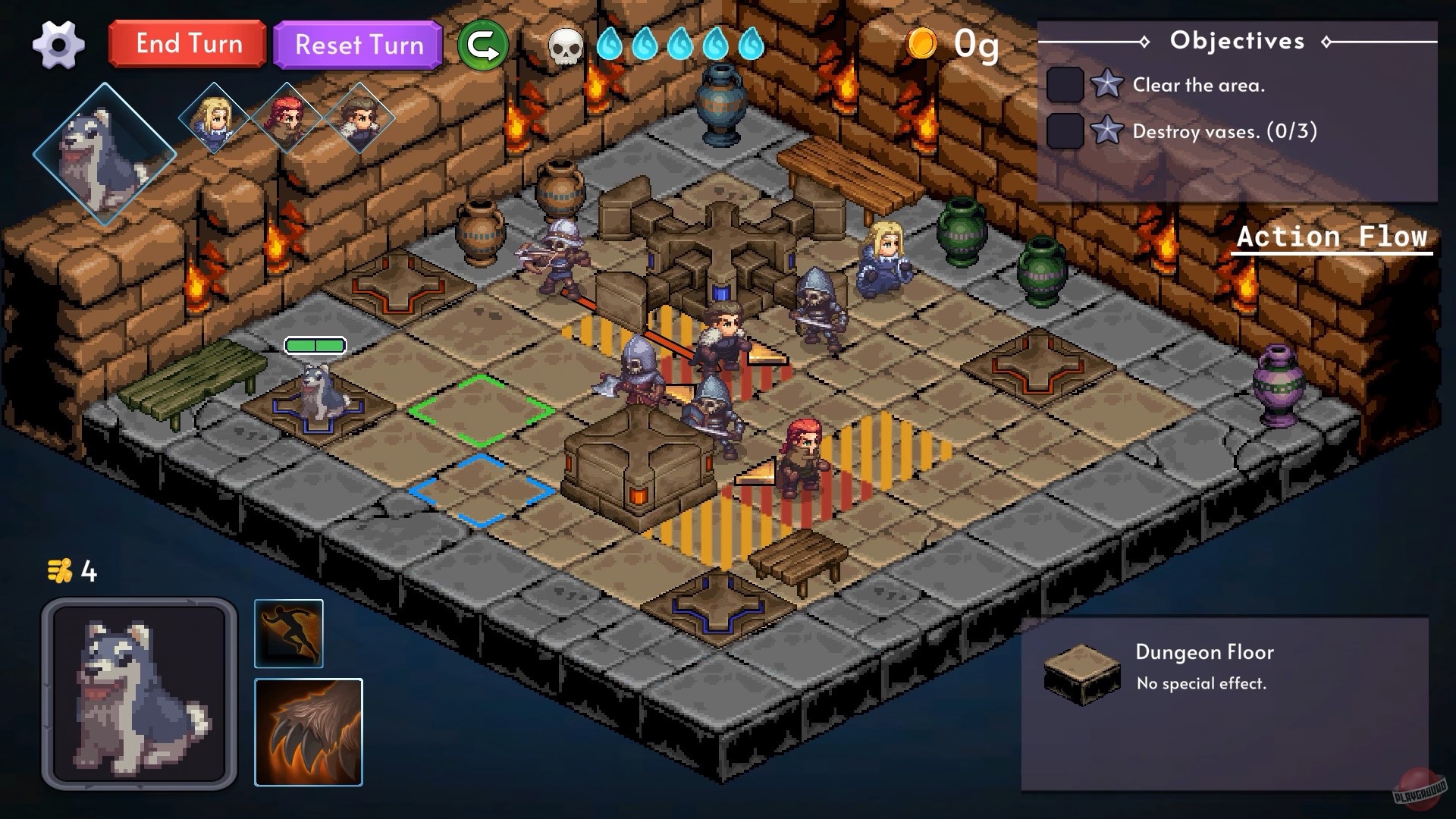Toggle the star beside Clear the area
The height and width of the screenshot is (819, 1456).
[x=1107, y=84]
